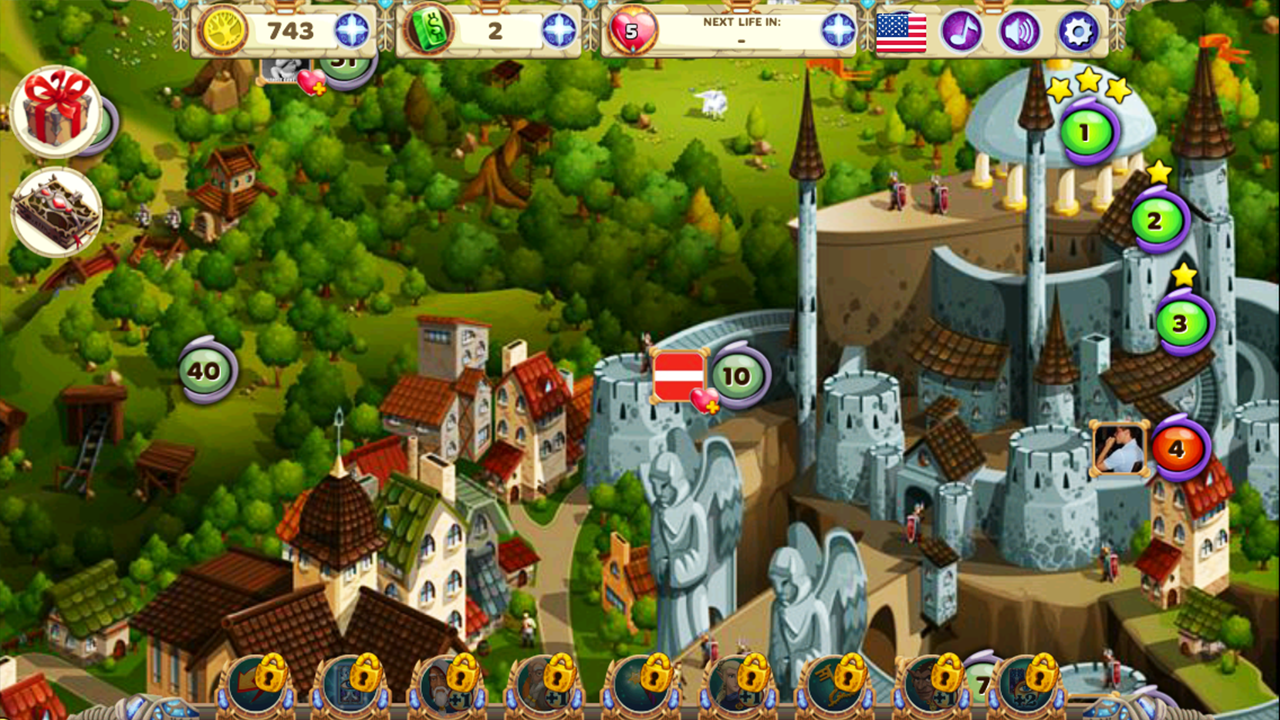Replay level 1 with three stars
The height and width of the screenshot is (720, 1280).
tap(1086, 133)
